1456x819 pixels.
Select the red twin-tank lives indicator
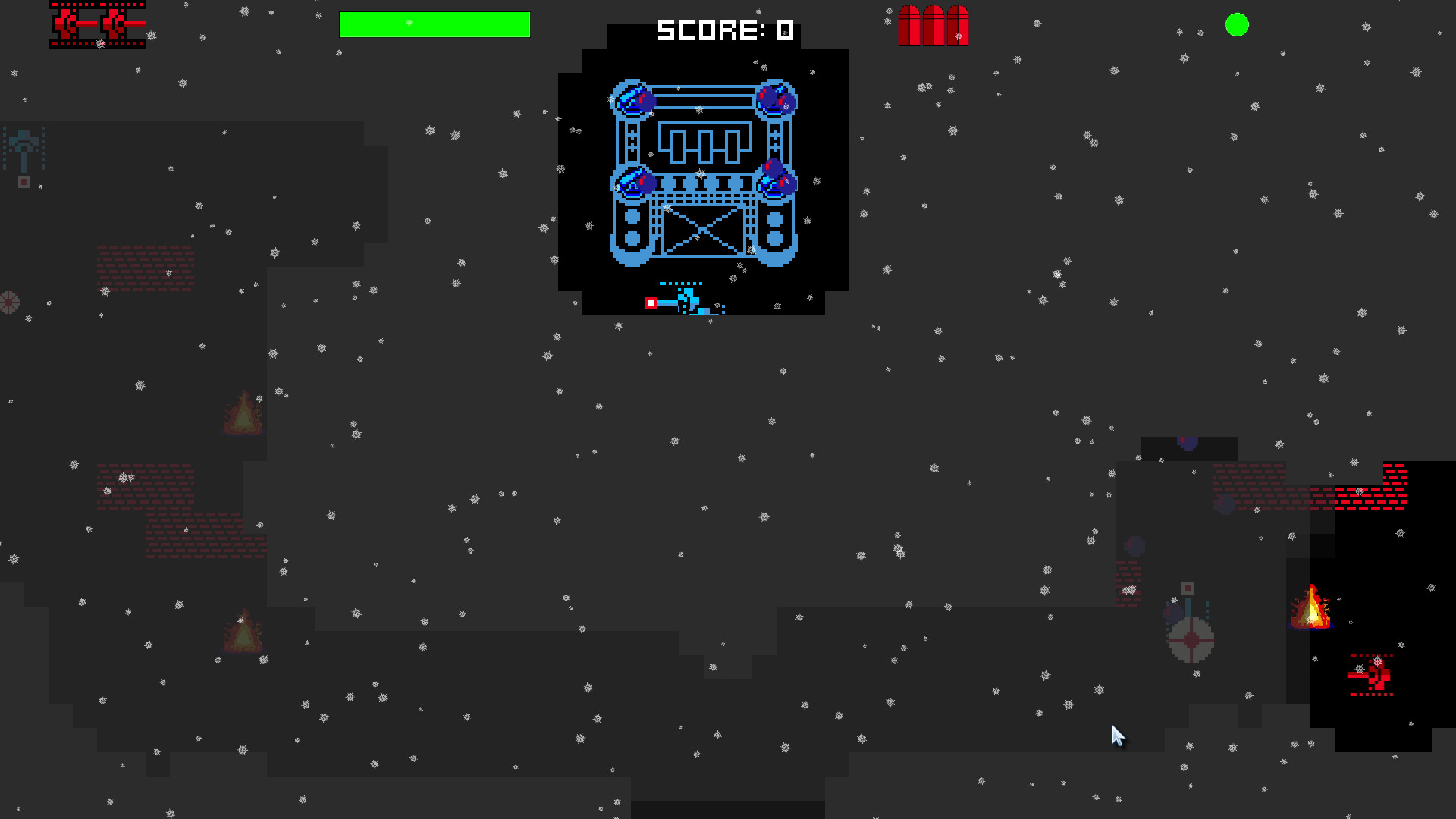pos(97,25)
